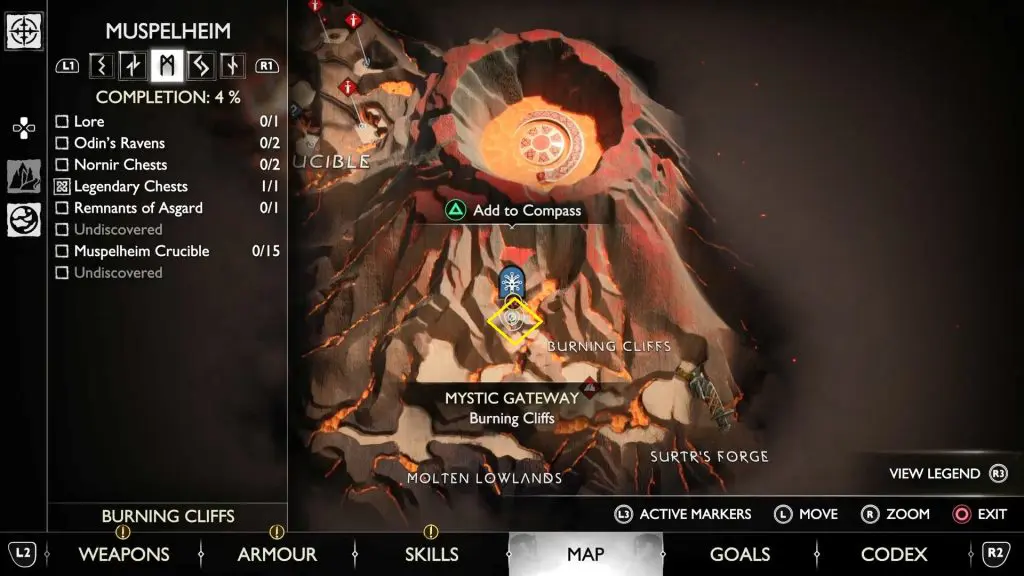This screenshot has width=1024, height=576.
Task: Click the swirl realm icon in sidebar
Action: 23,220
